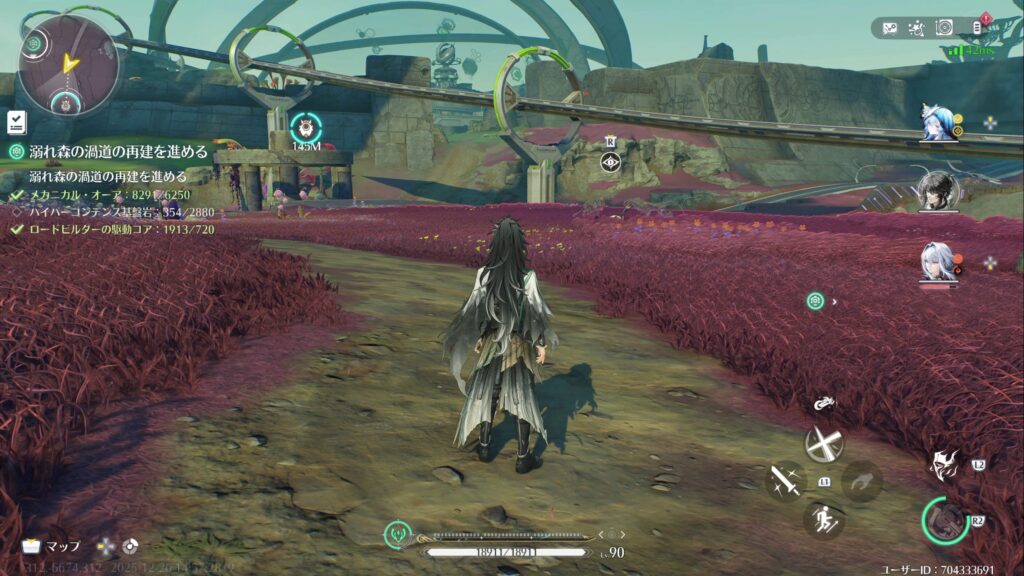
Task: Select the 溺れ森の渦道の再建を進める quest tracker
Action: point(110,152)
